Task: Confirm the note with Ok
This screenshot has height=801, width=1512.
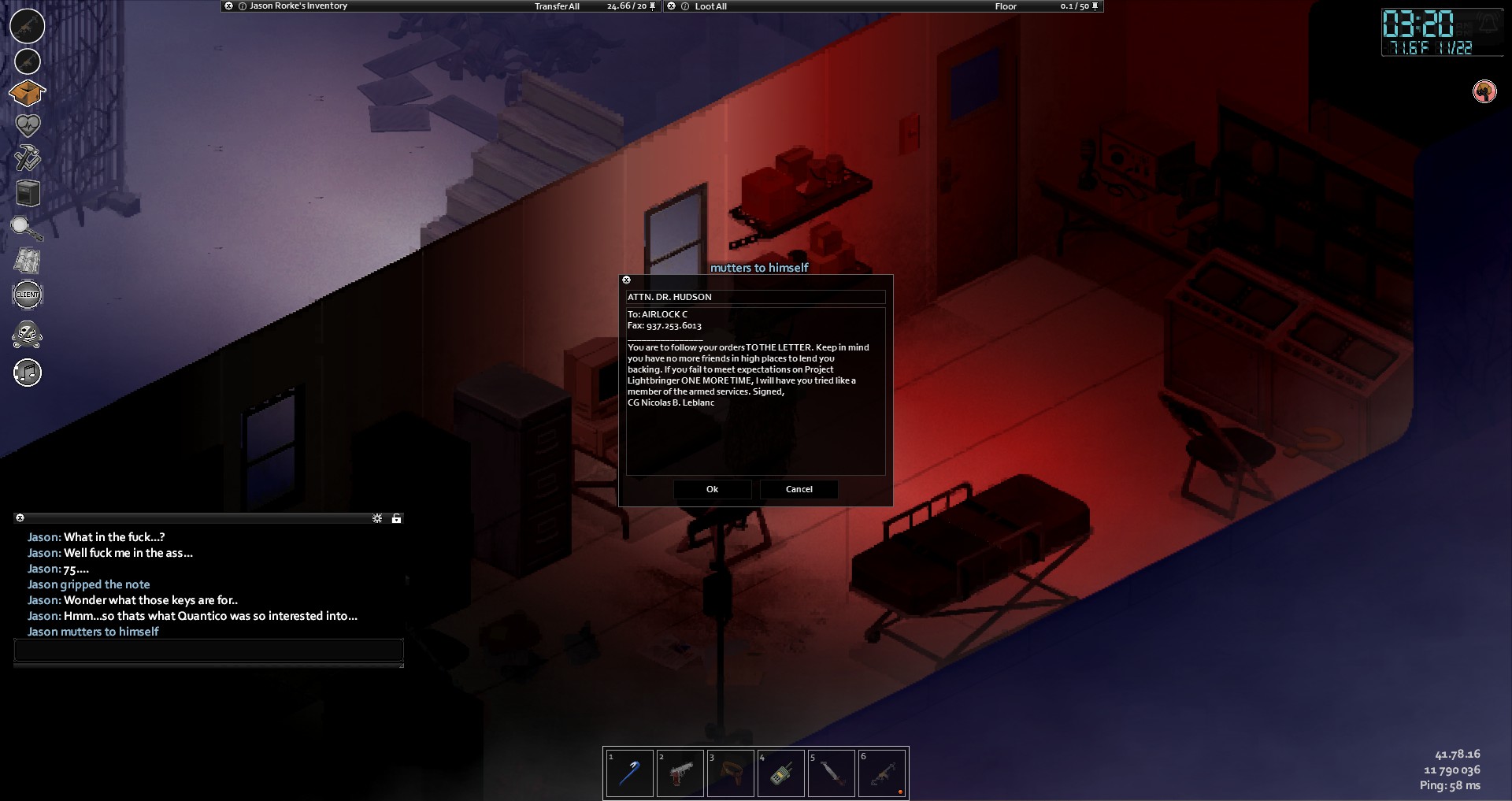Action: 712,489
